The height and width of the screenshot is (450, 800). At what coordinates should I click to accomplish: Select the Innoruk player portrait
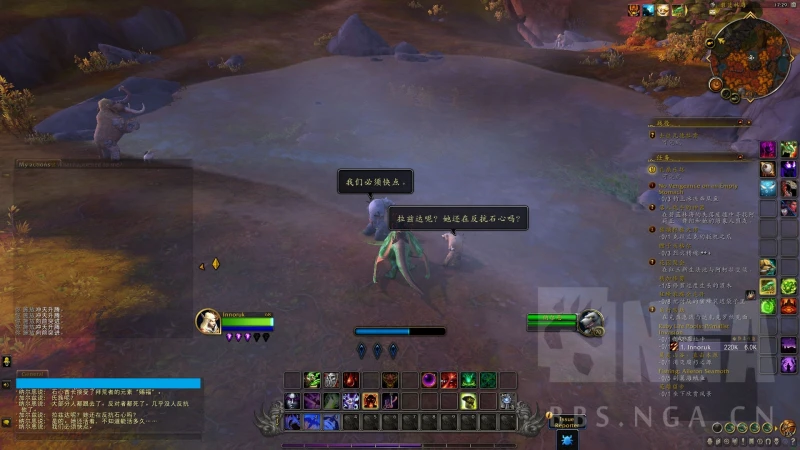tap(209, 320)
